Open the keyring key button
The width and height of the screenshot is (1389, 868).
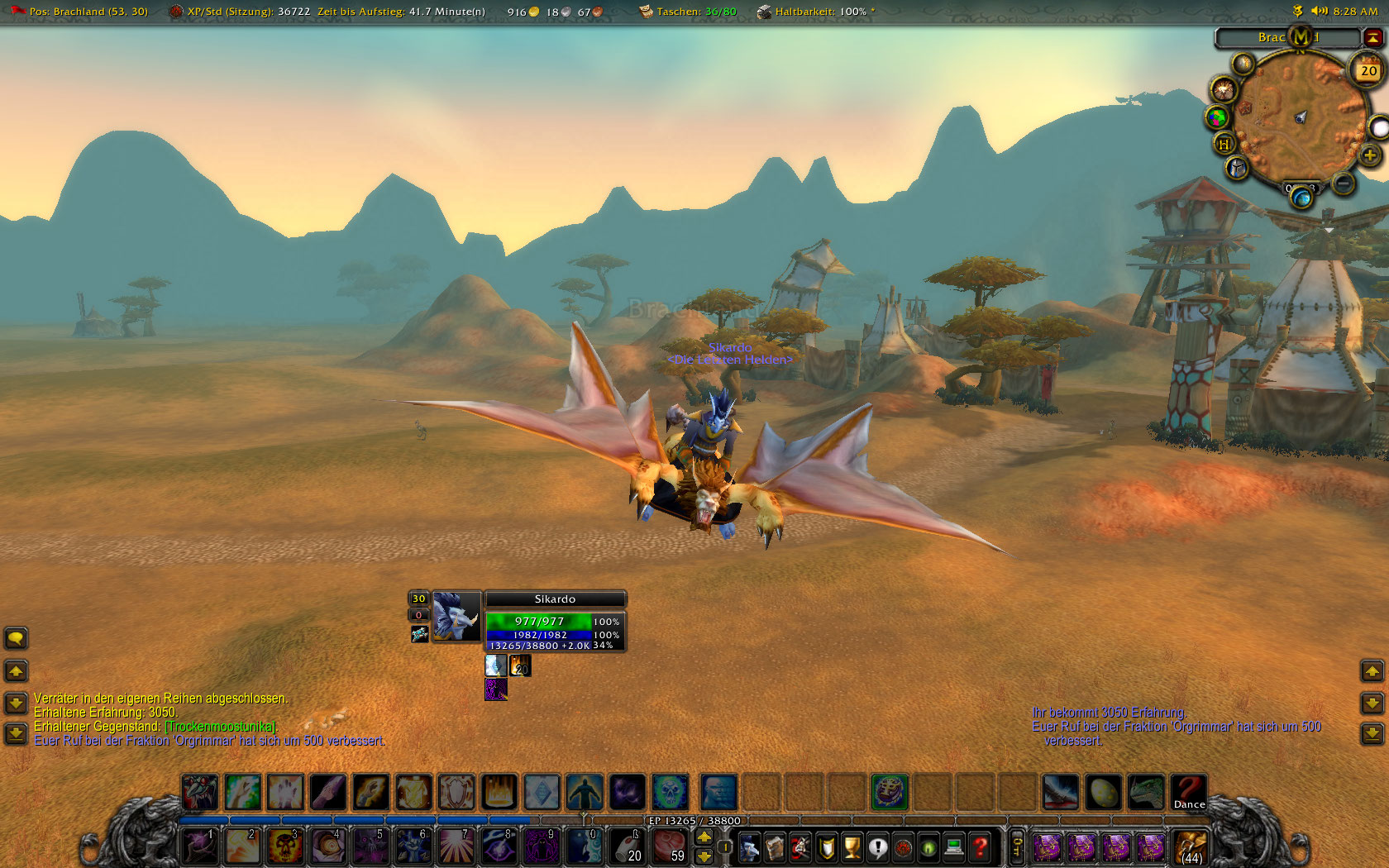[1017, 847]
